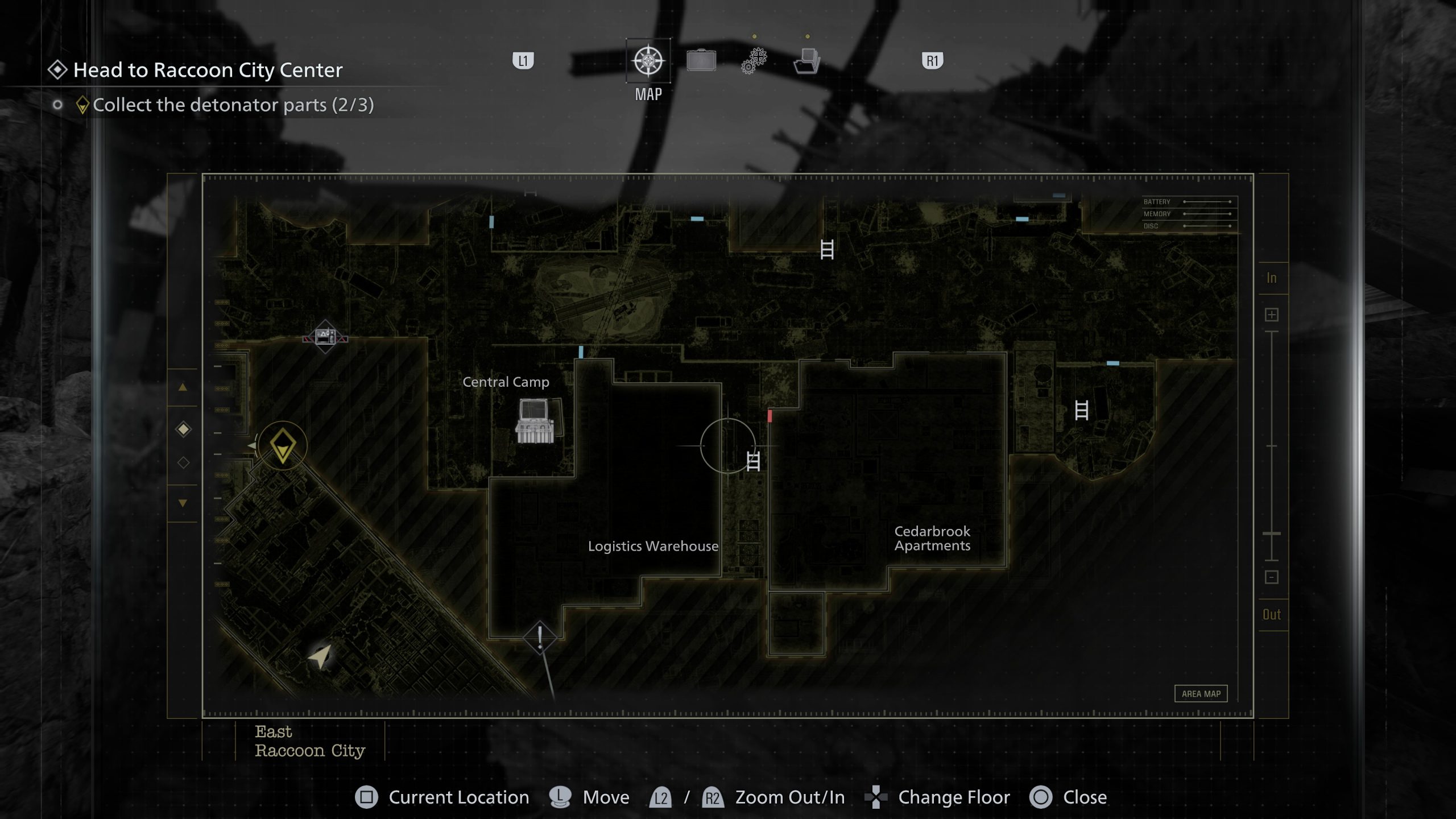Select the yellow objective marker on the map
Viewport: 1456px width, 819px height.
pos(283,446)
